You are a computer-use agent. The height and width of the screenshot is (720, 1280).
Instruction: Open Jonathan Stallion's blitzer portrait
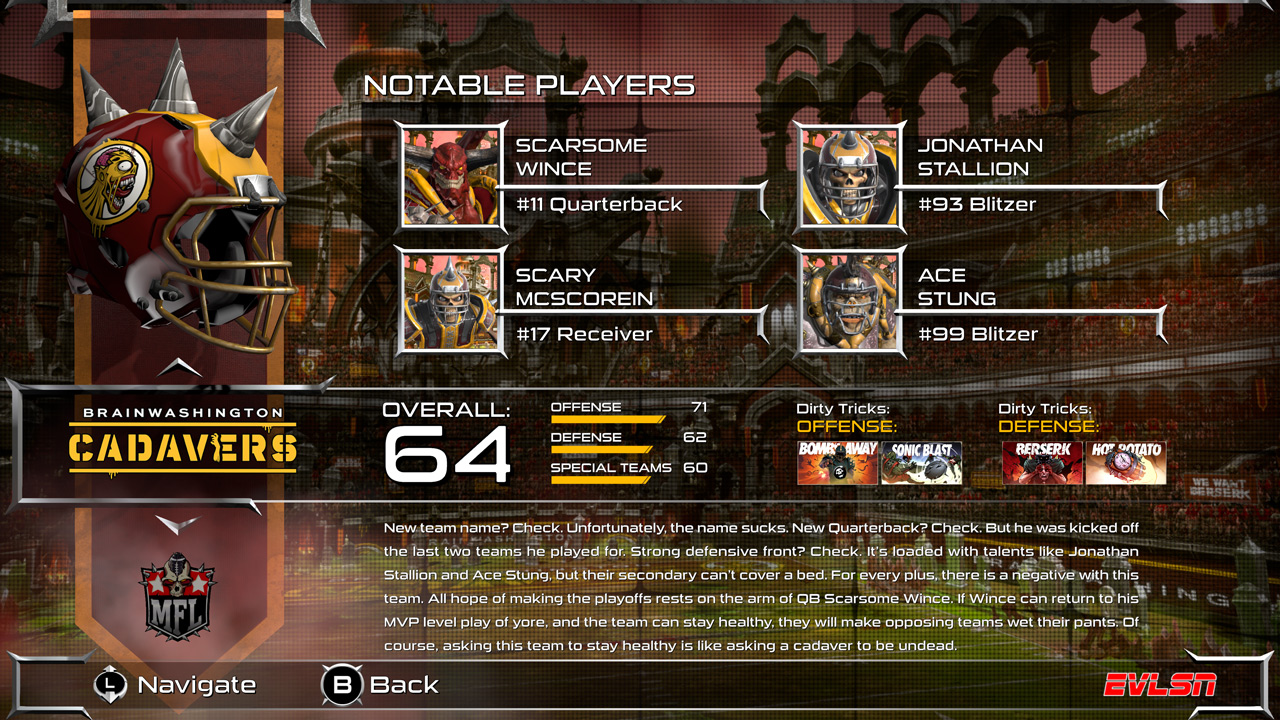pyautogui.click(x=849, y=178)
